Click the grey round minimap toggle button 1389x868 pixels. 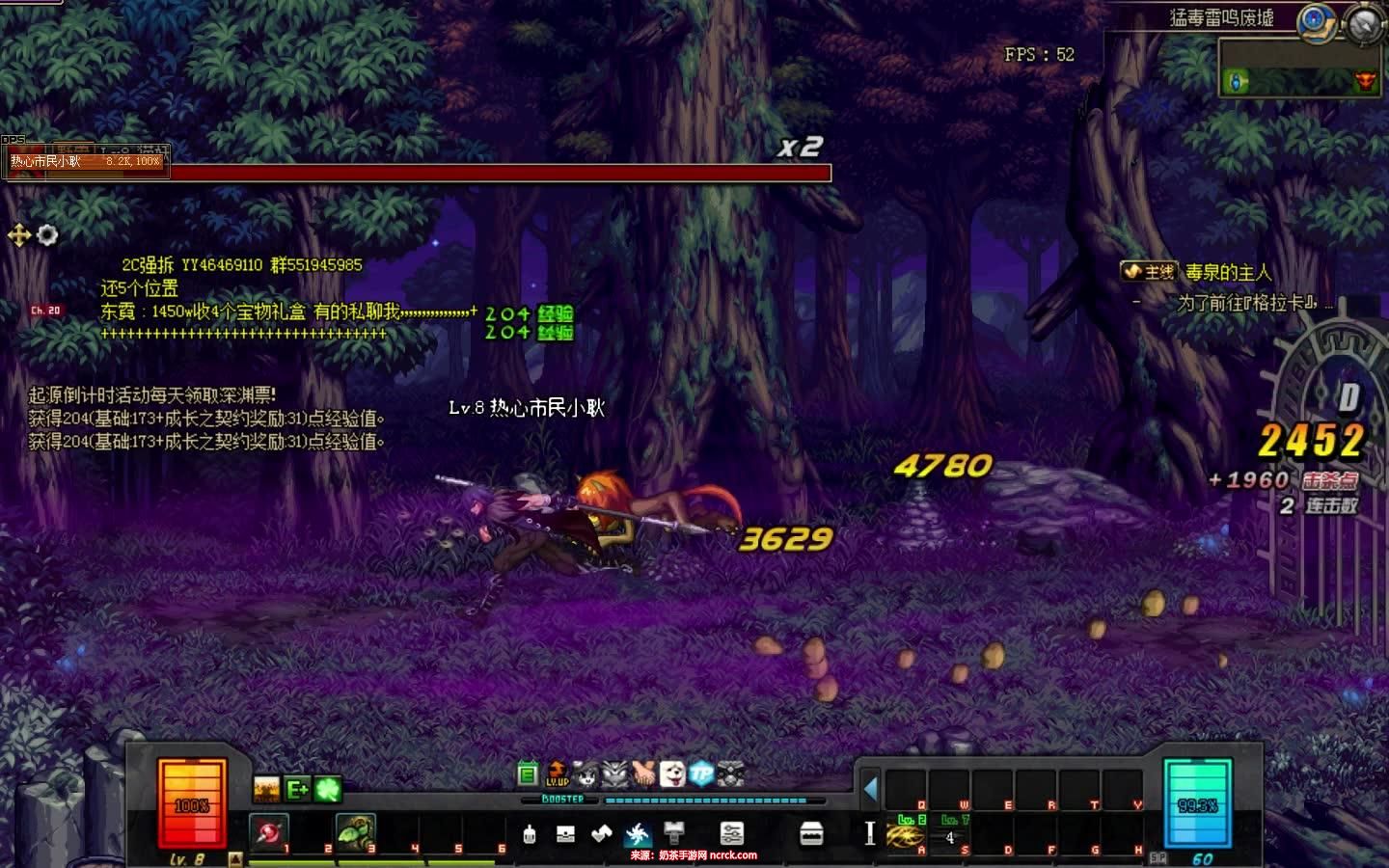[x=1364, y=24]
